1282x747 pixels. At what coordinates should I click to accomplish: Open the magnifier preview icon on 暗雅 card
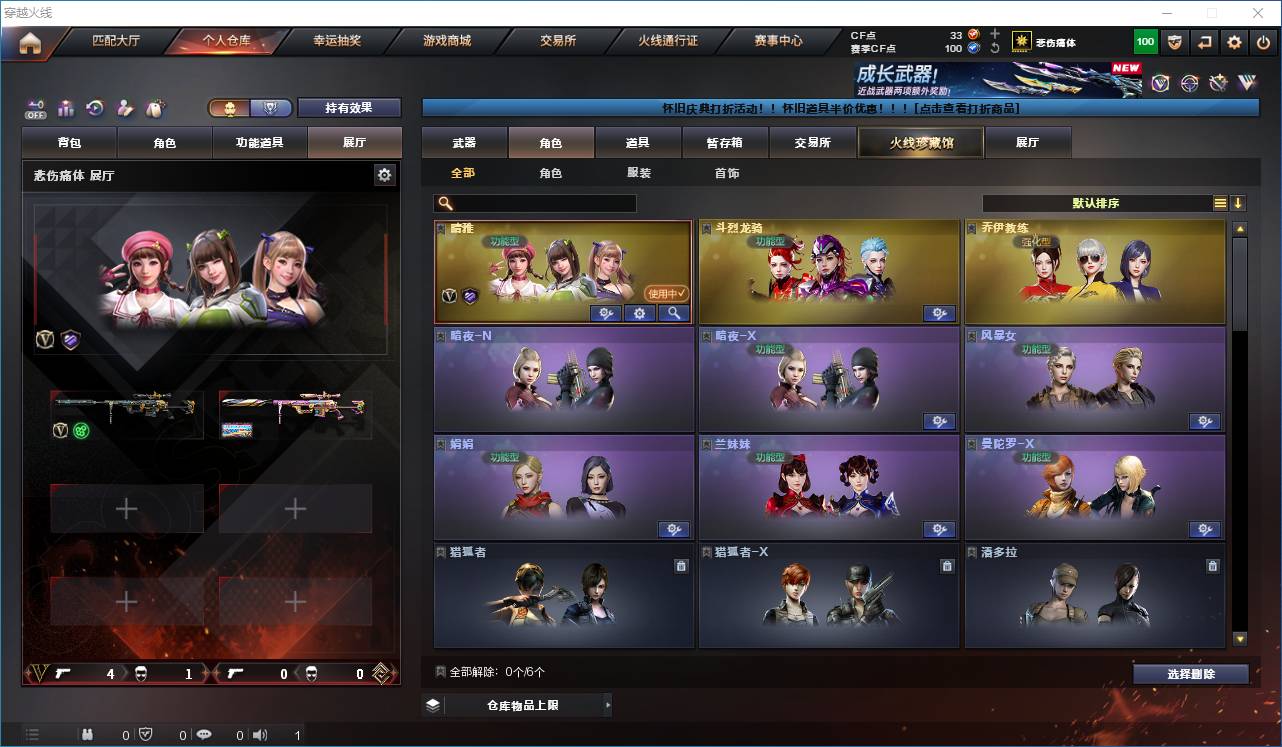point(675,313)
